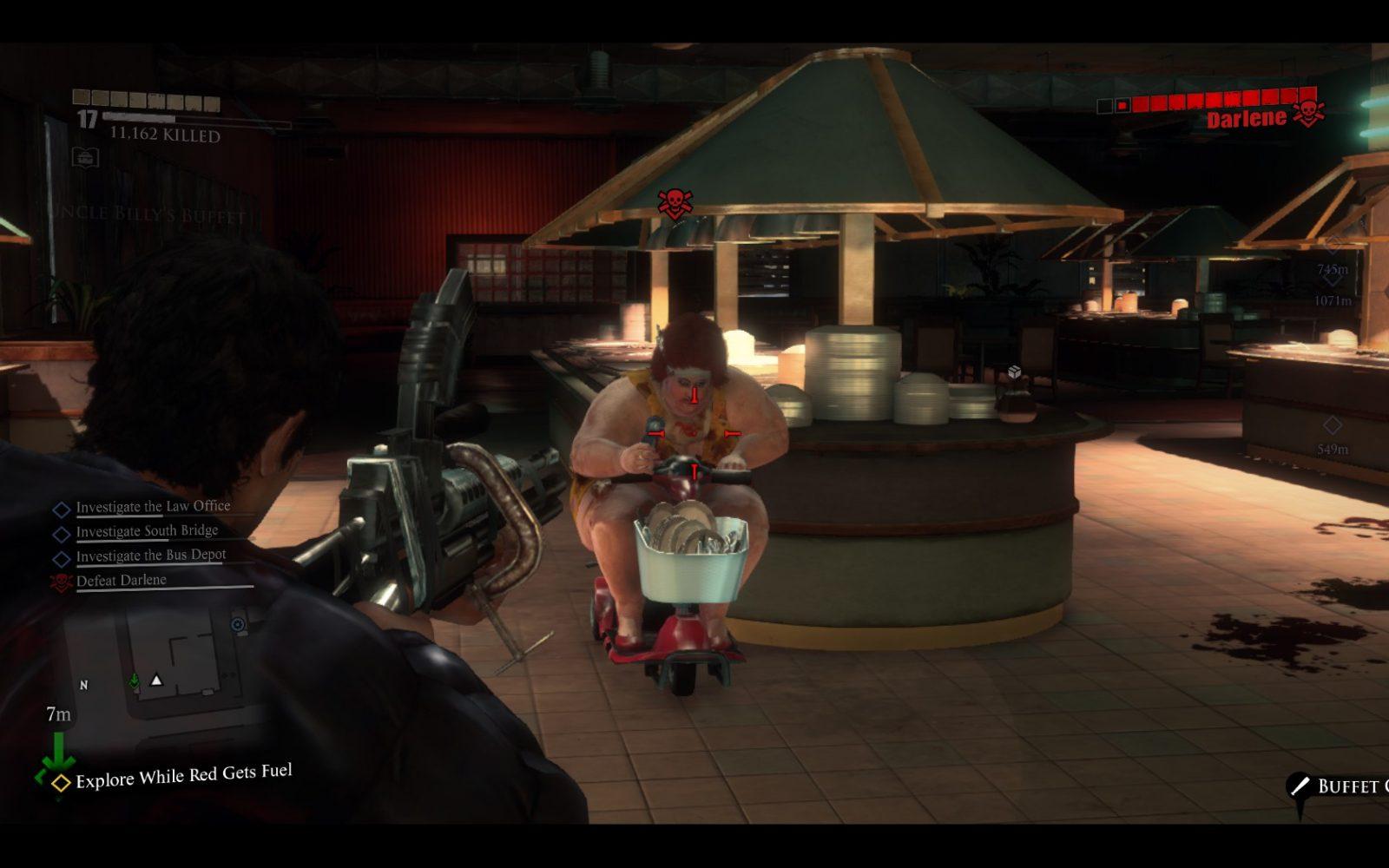The height and width of the screenshot is (868, 1389).
Task: Select the Investigate the Law Office objective
Action: (x=153, y=507)
